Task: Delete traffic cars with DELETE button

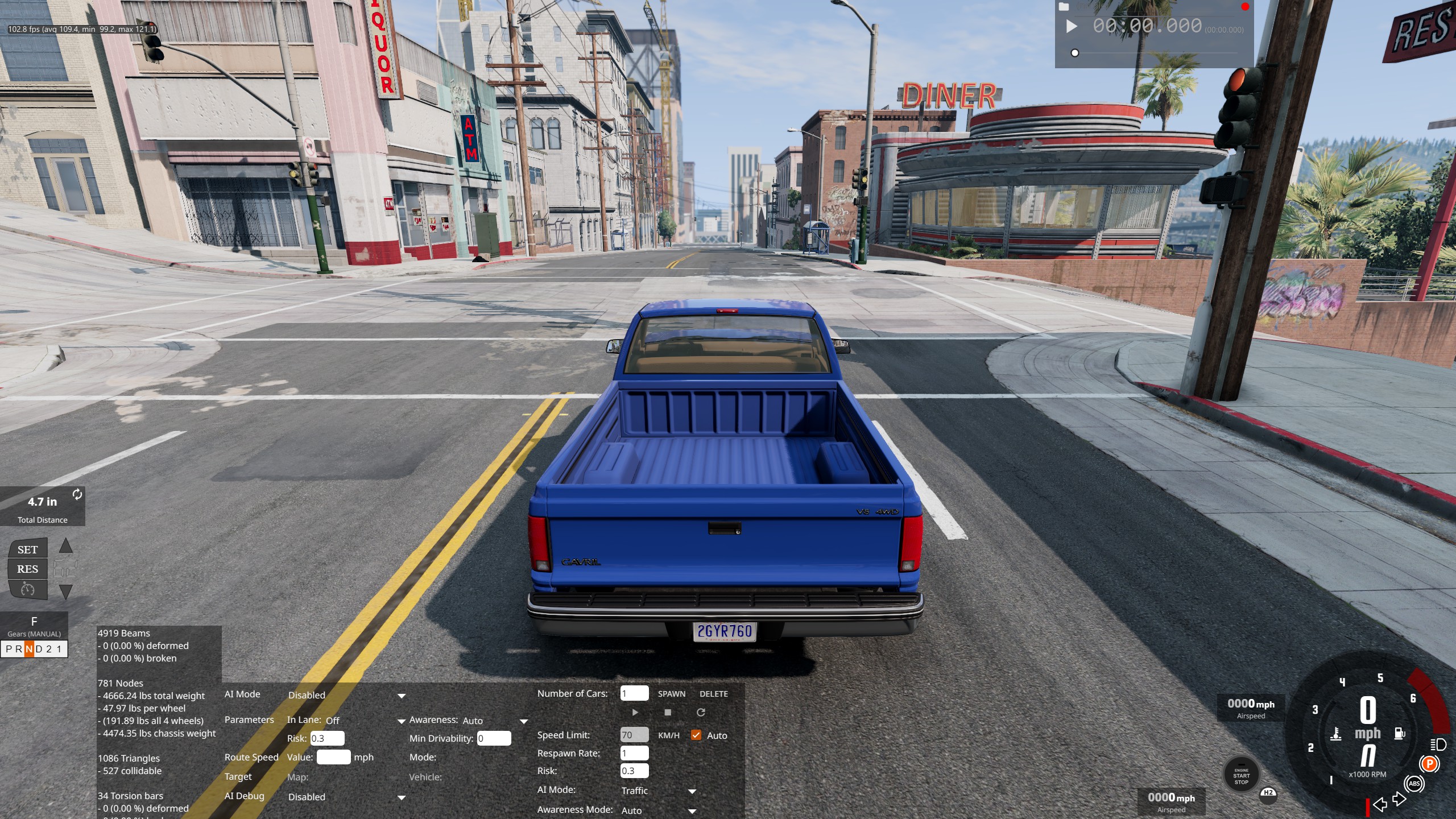Action: pyautogui.click(x=713, y=694)
